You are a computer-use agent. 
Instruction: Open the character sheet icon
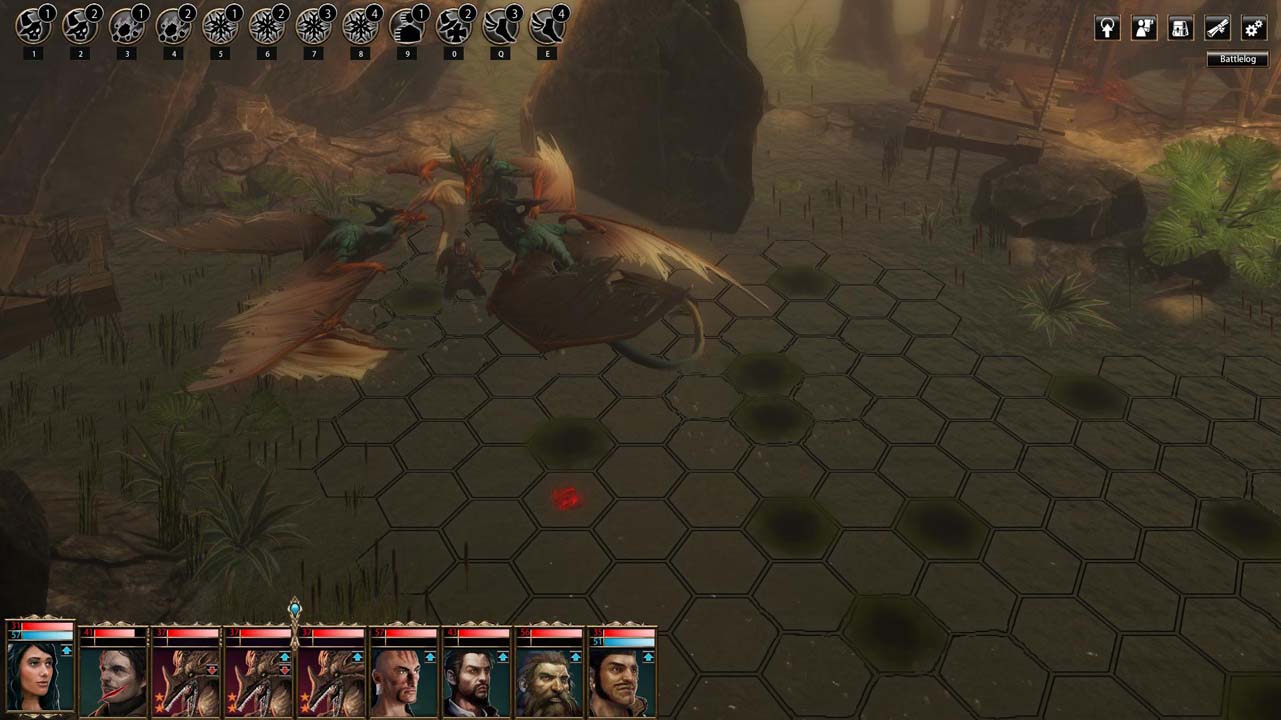1144,28
